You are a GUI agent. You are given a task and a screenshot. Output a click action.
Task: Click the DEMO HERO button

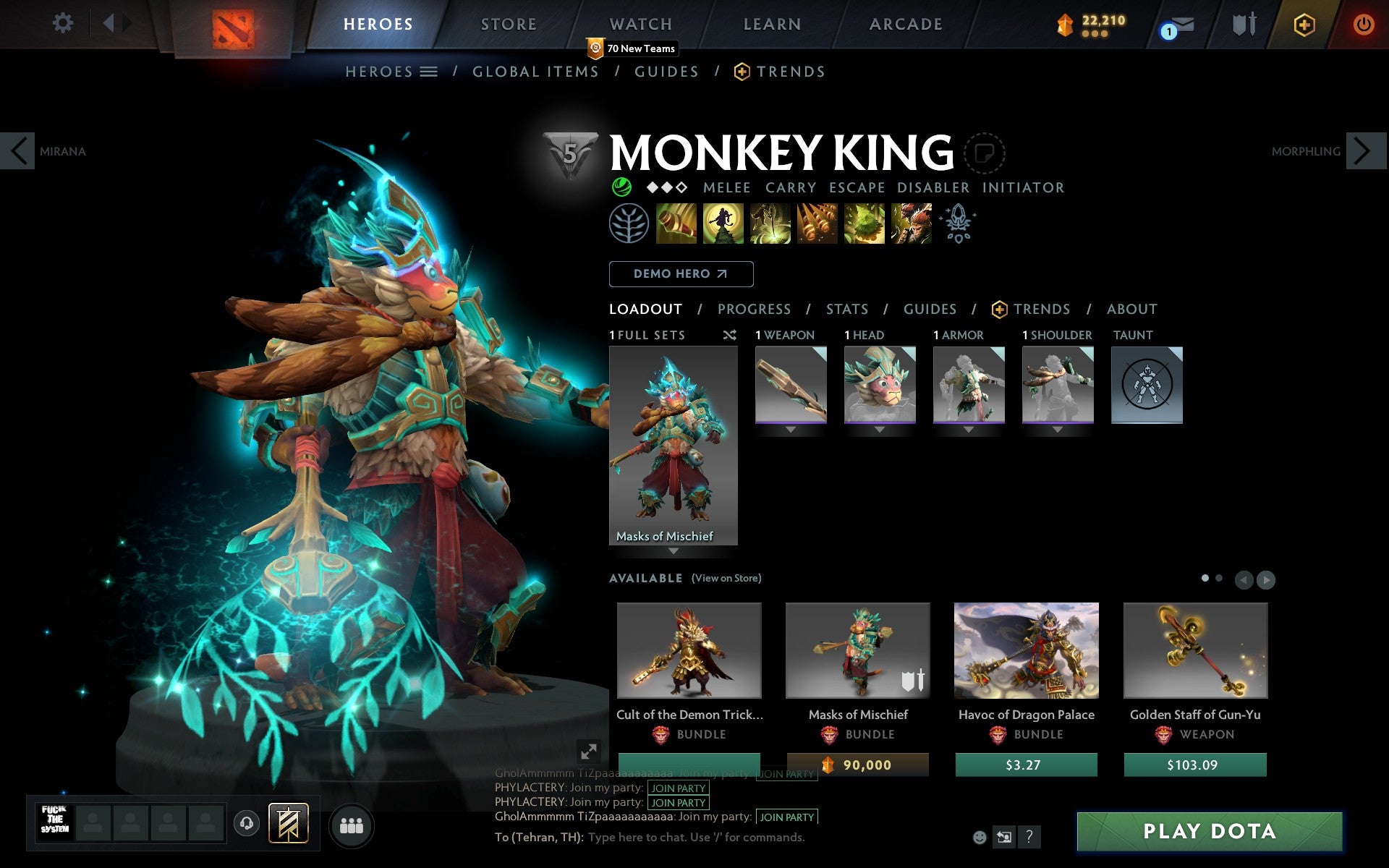(681, 274)
